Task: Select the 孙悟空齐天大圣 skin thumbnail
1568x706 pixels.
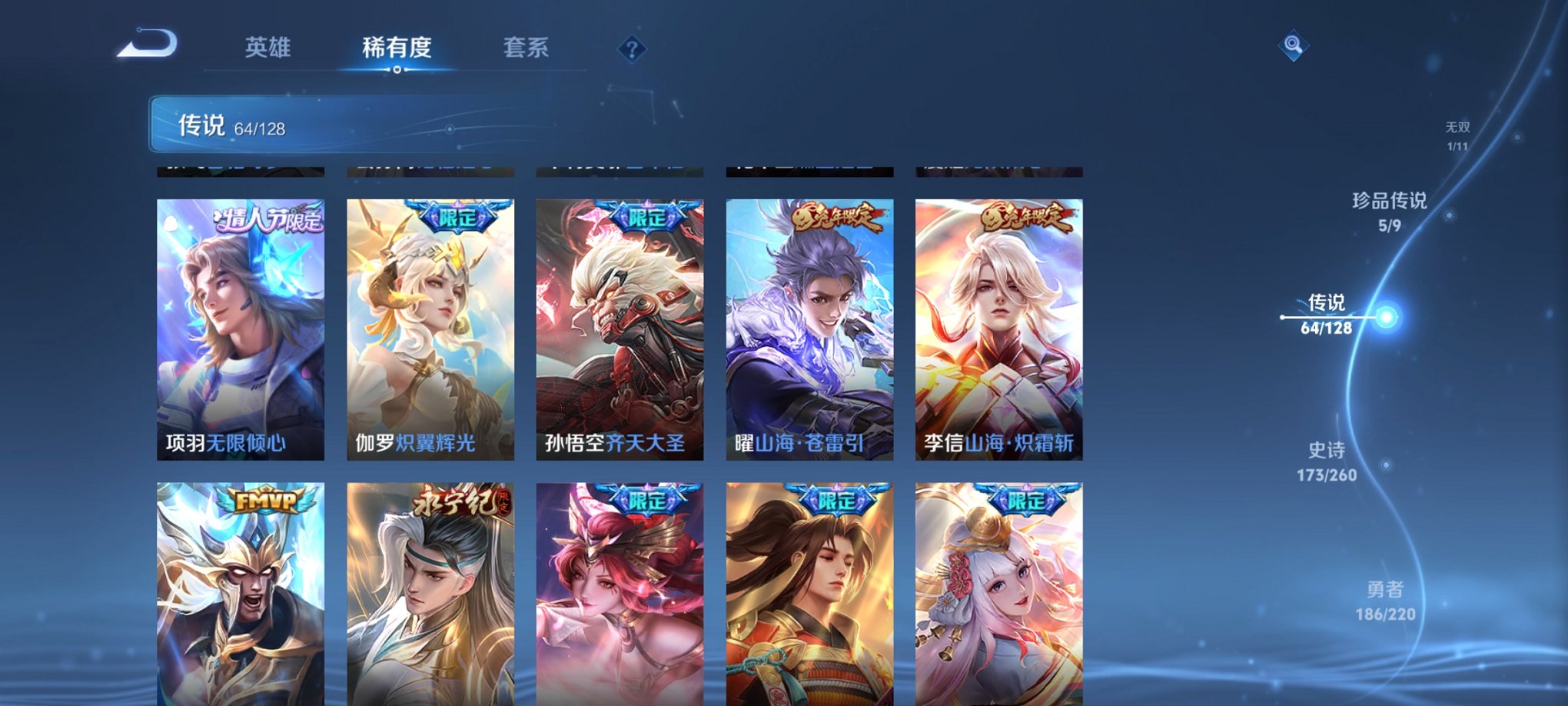Action: [x=619, y=323]
